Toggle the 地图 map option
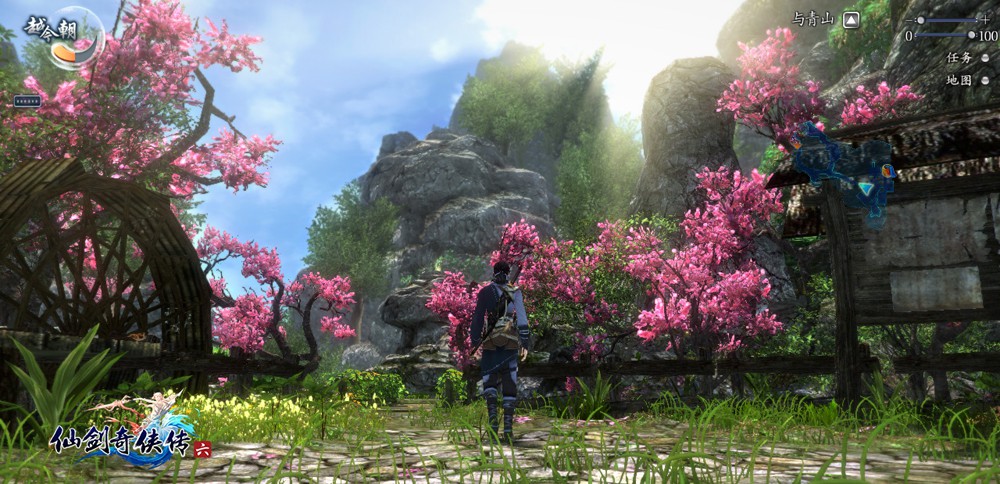1000x484 pixels. (x=984, y=80)
